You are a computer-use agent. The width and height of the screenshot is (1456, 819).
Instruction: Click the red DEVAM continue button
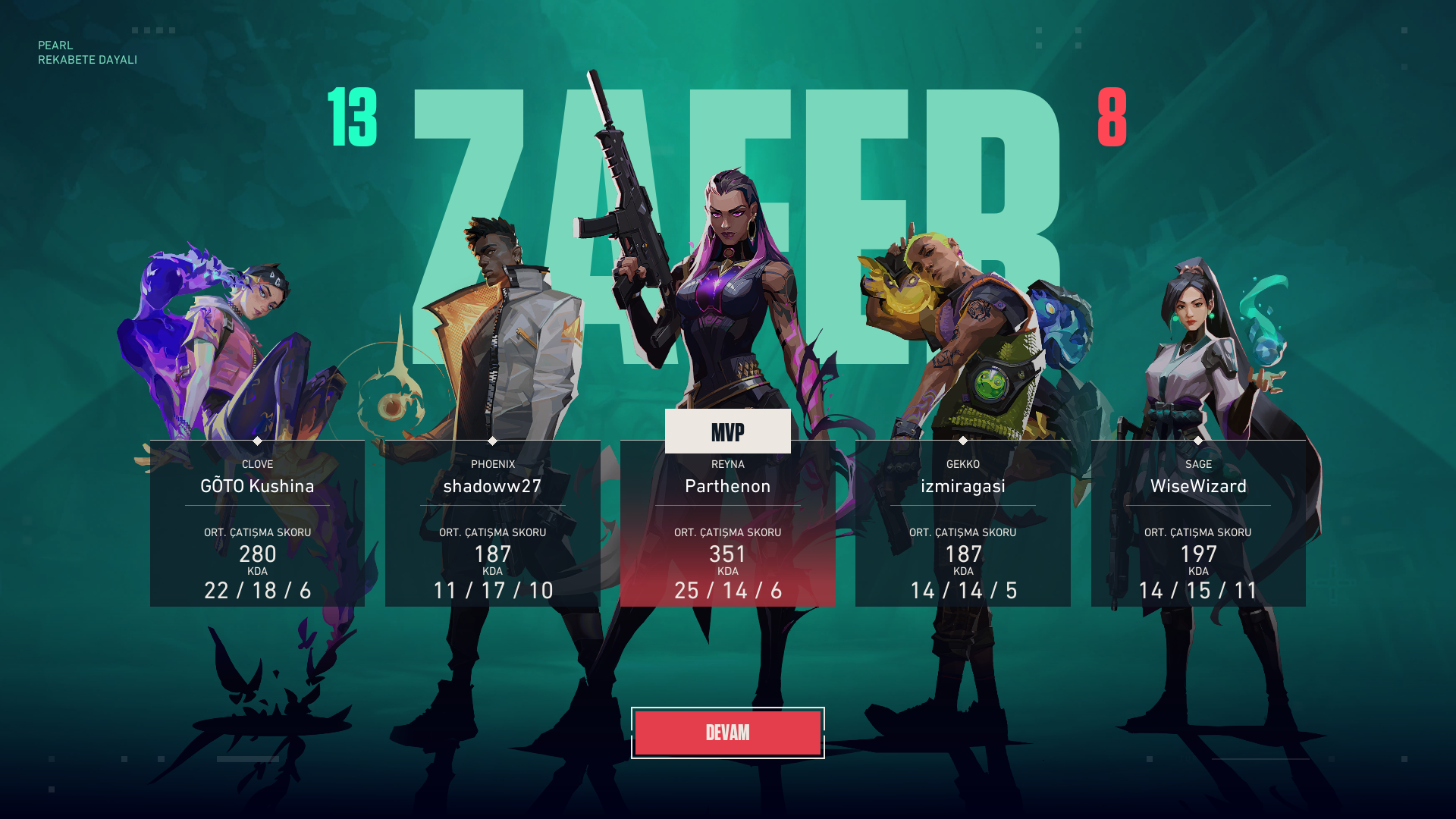point(727,733)
